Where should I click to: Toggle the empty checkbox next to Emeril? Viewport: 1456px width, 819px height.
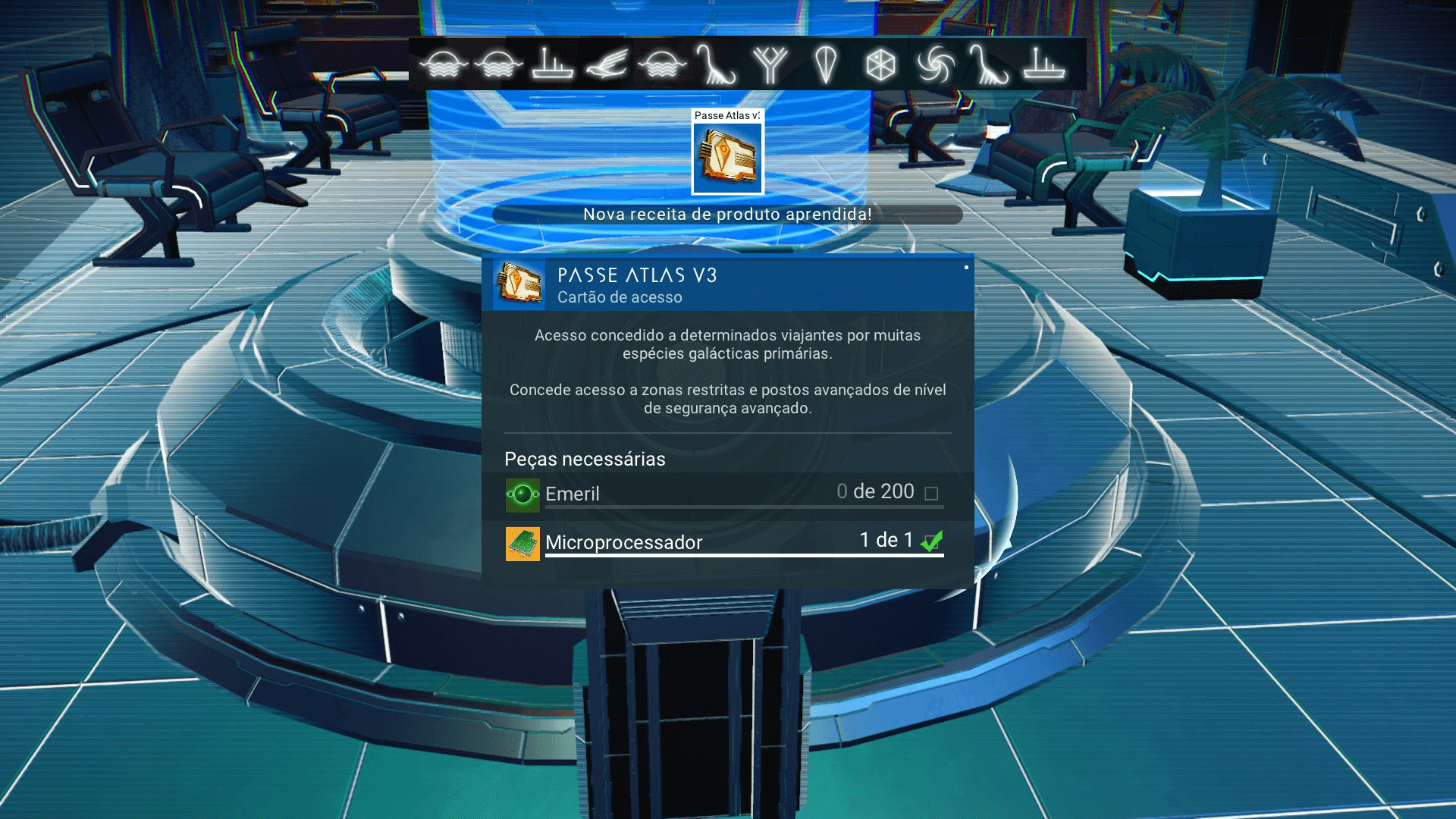pyautogui.click(x=930, y=493)
